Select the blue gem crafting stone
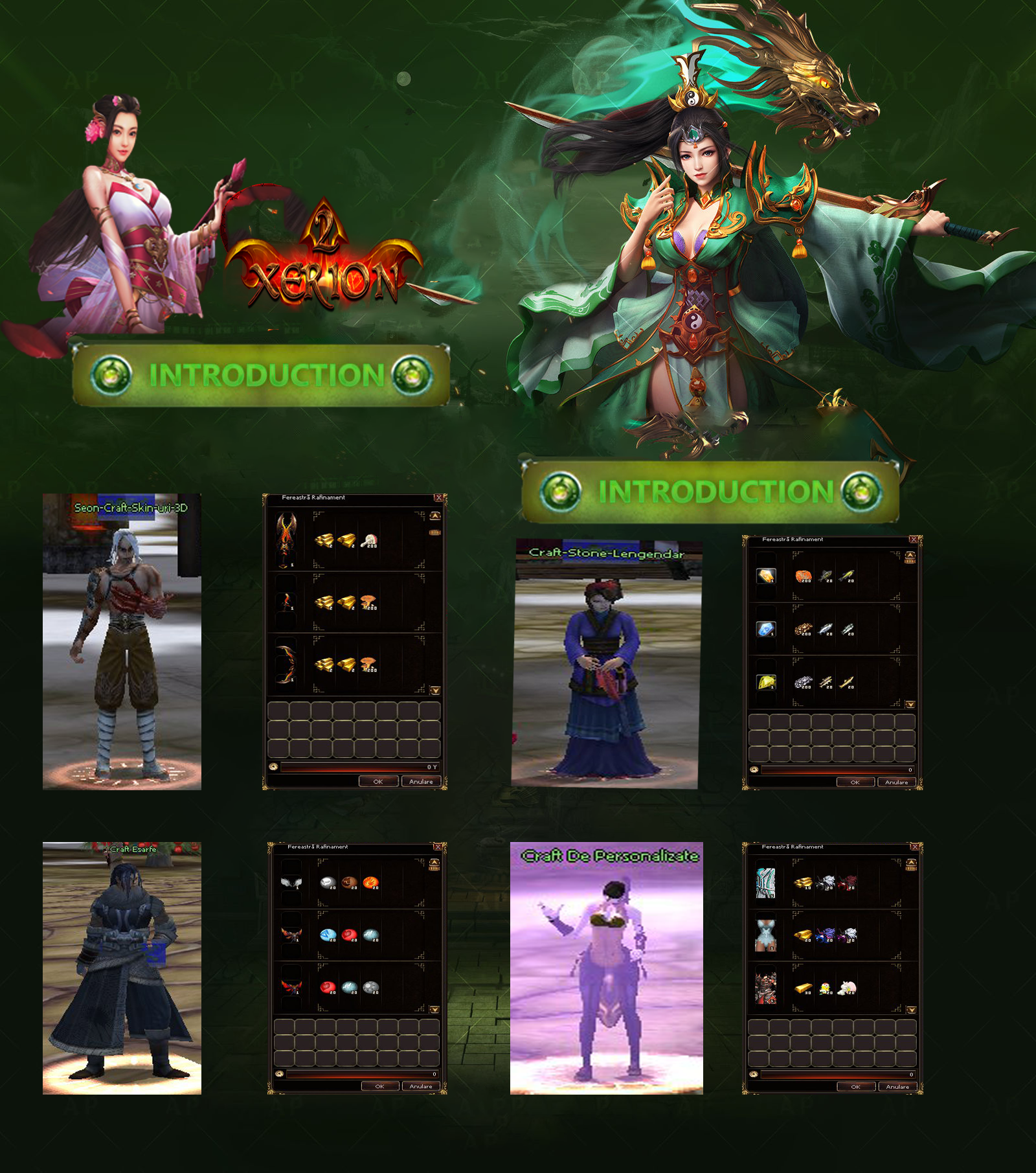Viewport: 1036px width, 1173px height. pyautogui.click(x=766, y=630)
